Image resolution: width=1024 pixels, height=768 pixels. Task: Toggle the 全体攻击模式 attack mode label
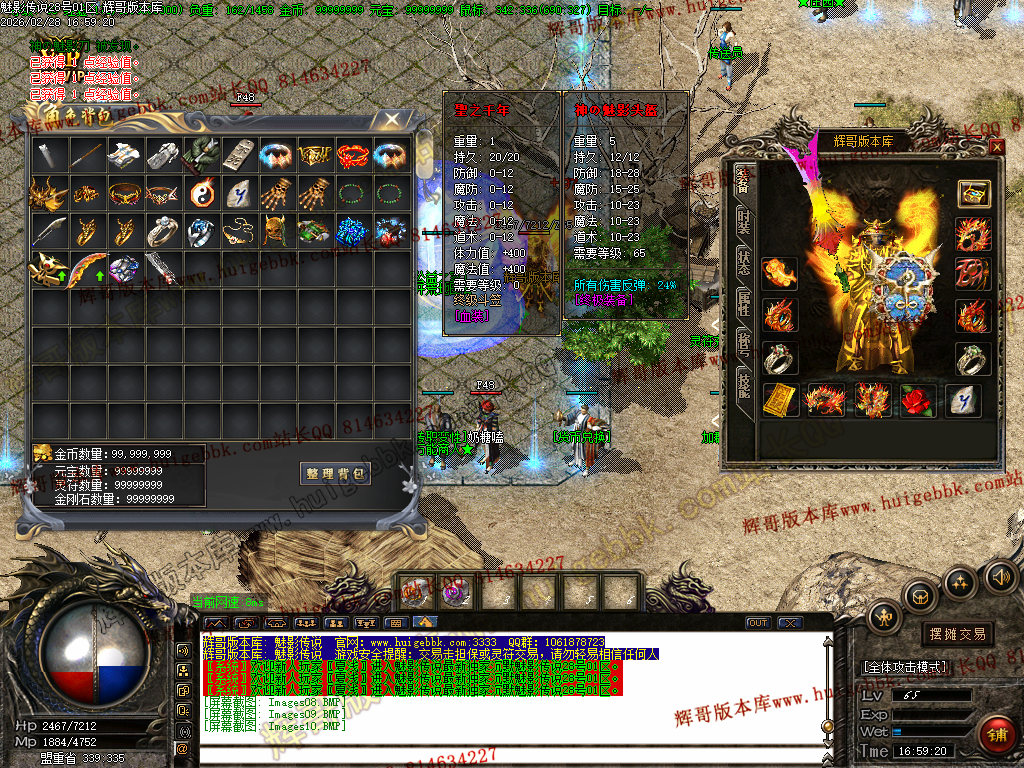pyautogui.click(x=907, y=666)
